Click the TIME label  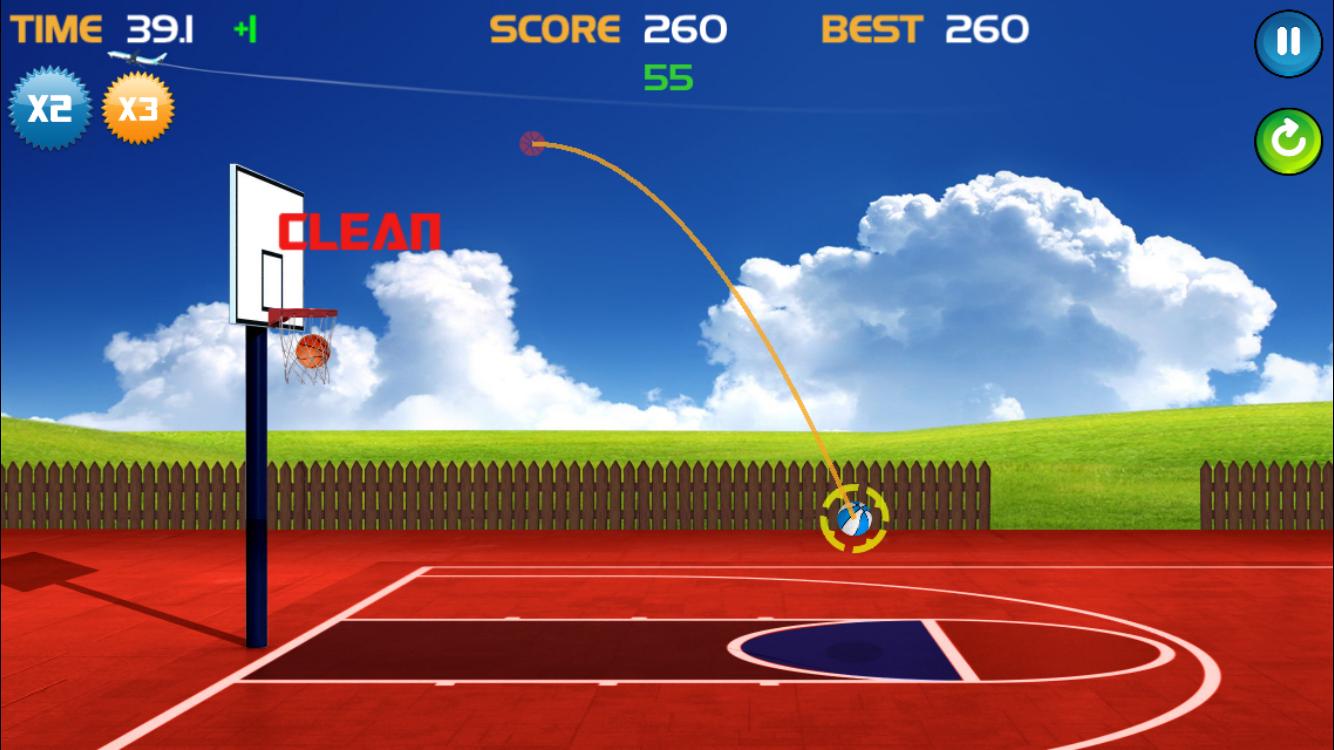[57, 28]
